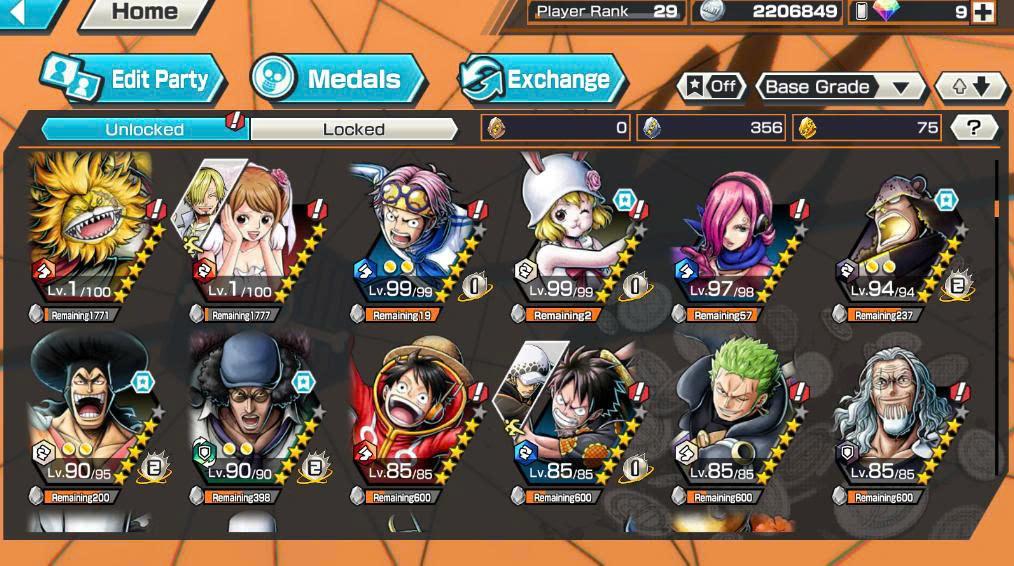Select the Unlocked characters tab
The image size is (1014, 566).
point(144,129)
